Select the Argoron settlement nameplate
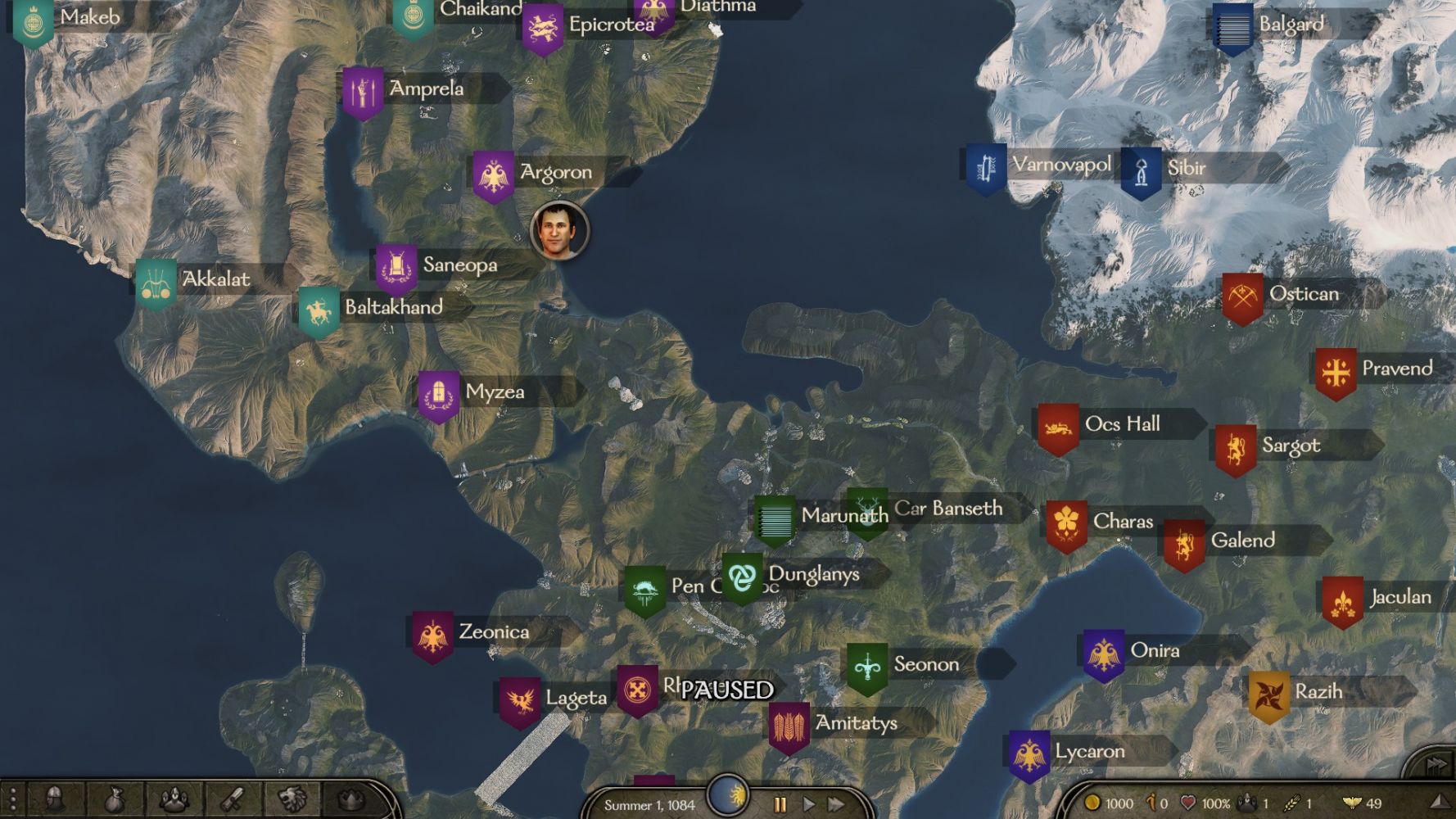The width and height of the screenshot is (1456, 819). [x=554, y=173]
